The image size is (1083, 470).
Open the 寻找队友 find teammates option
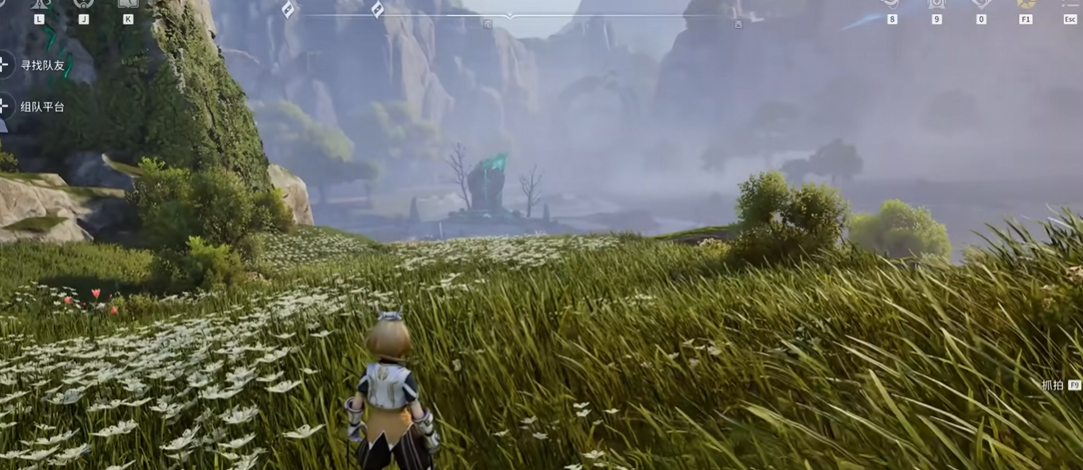(x=40, y=65)
